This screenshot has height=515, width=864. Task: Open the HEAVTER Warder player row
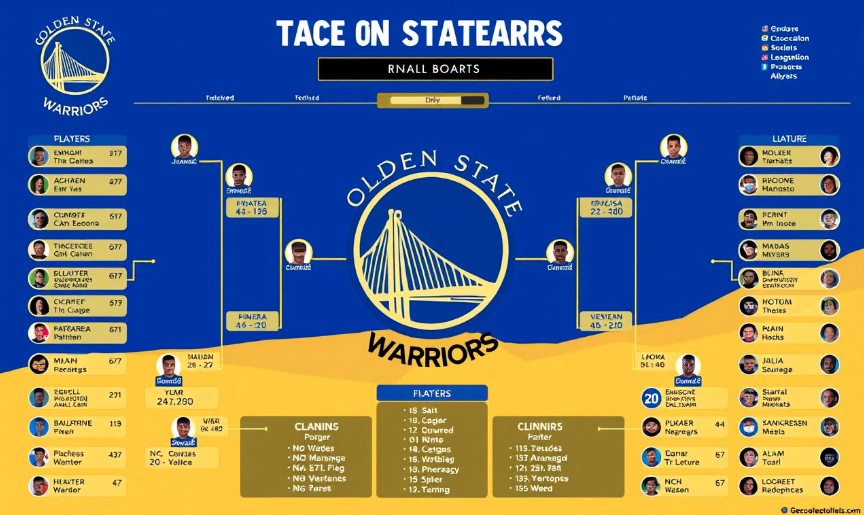[77, 487]
